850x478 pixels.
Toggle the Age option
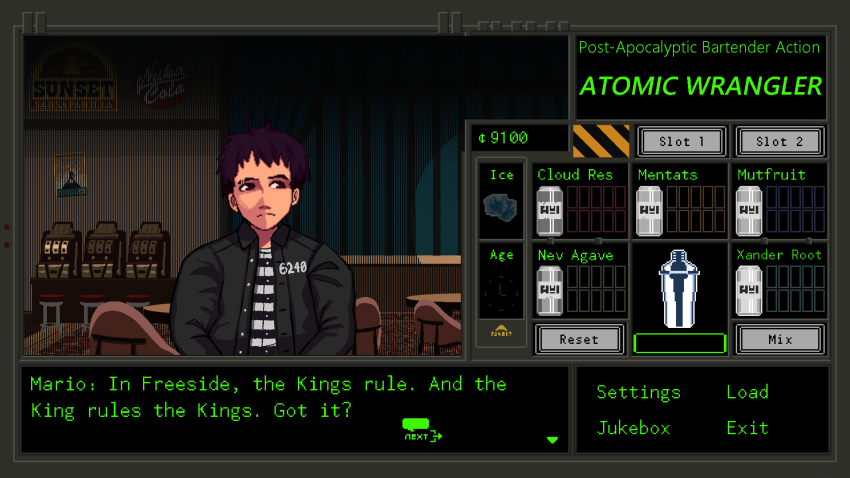click(x=501, y=292)
